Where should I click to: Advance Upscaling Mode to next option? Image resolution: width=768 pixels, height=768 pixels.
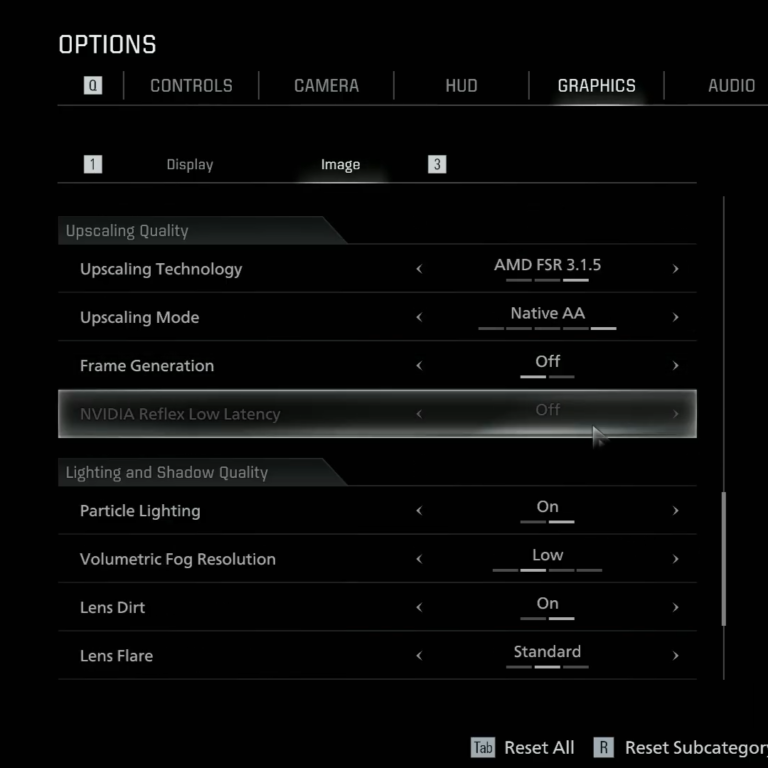click(676, 317)
